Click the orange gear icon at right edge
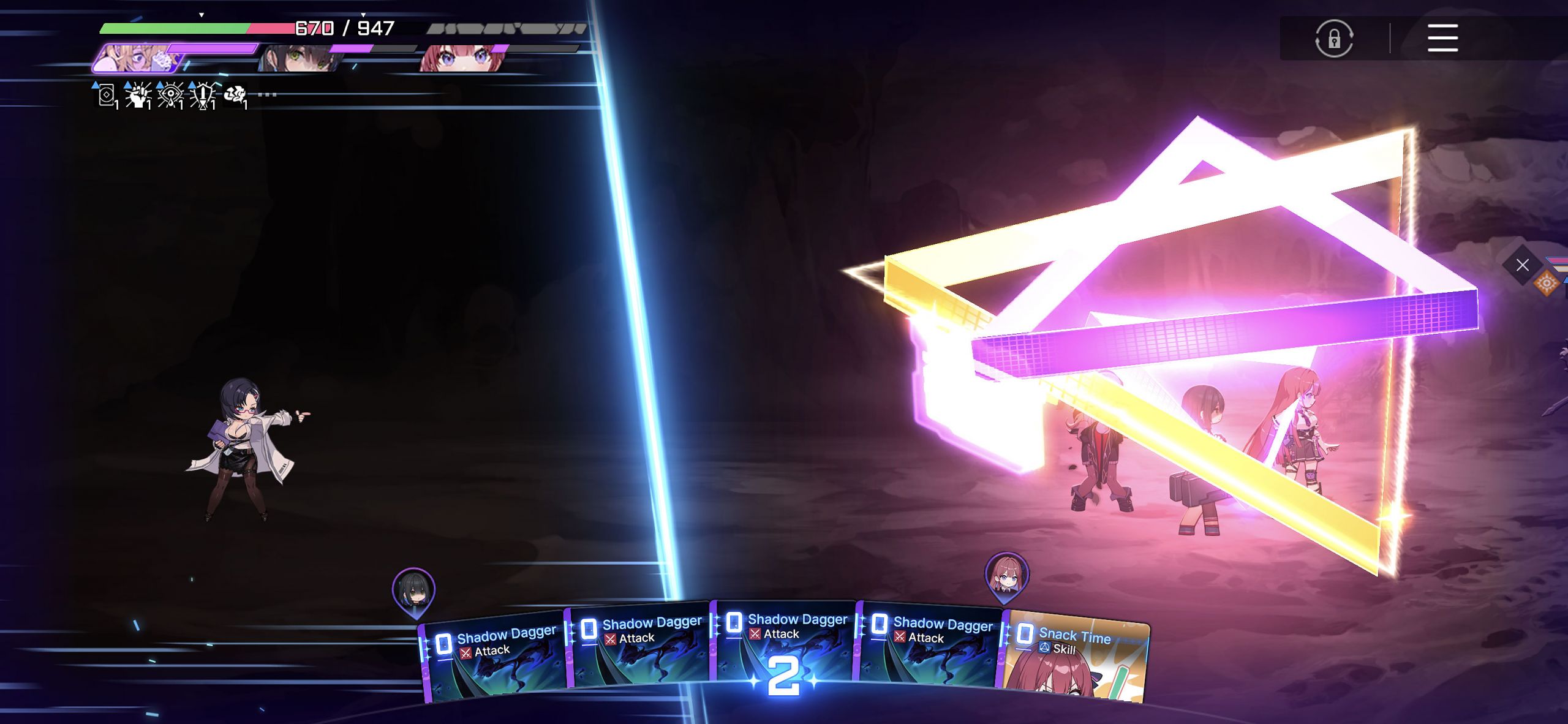 [1547, 283]
